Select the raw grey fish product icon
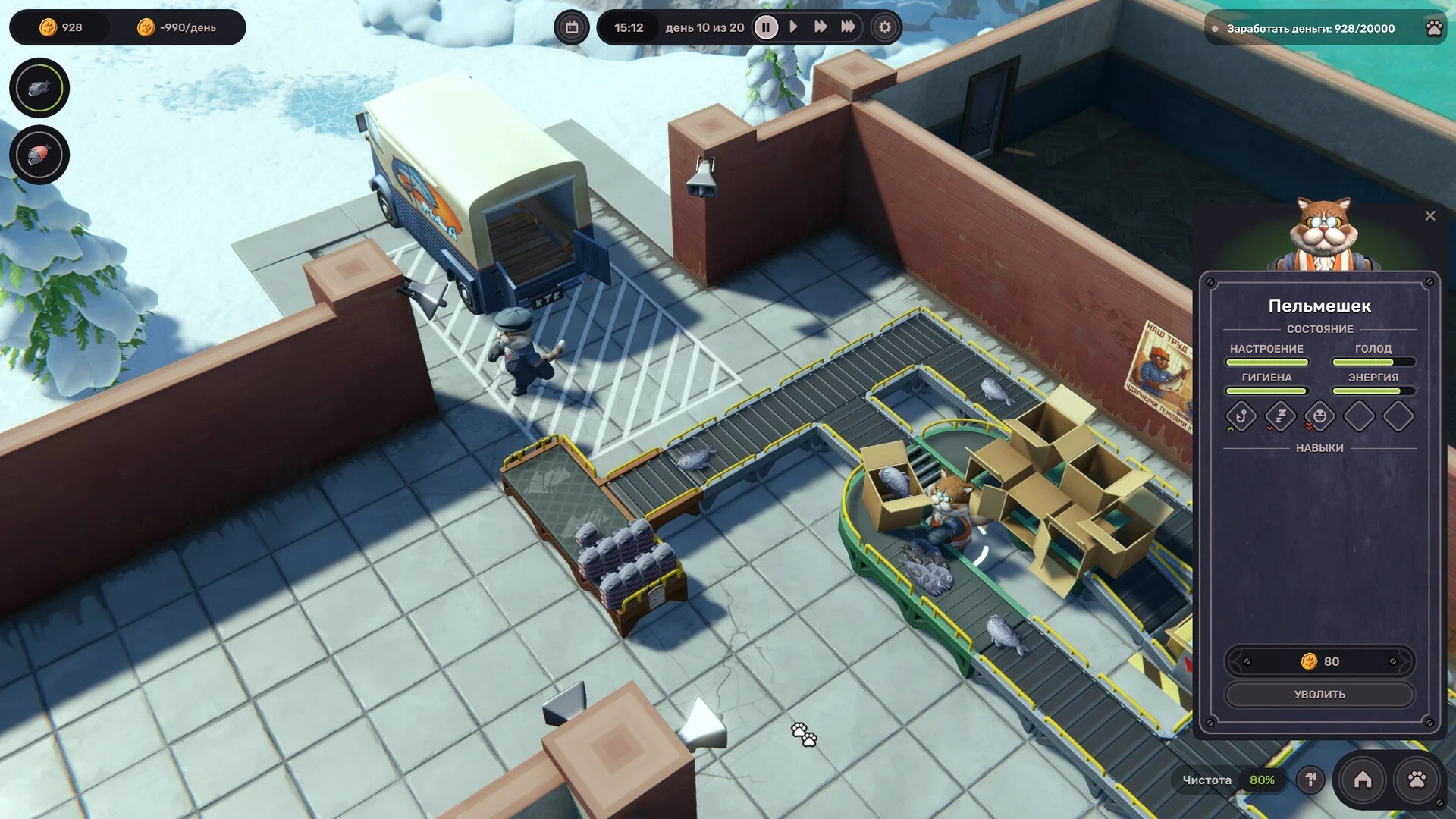This screenshot has width=1456, height=819. [x=39, y=88]
